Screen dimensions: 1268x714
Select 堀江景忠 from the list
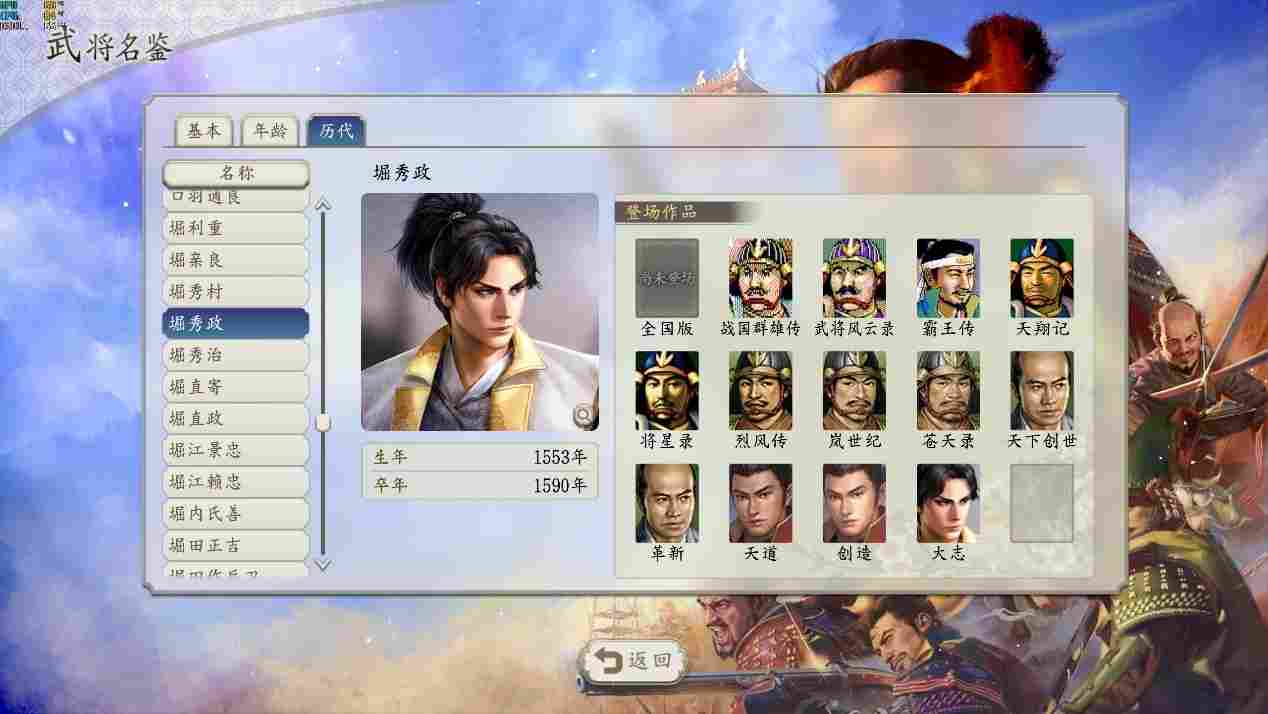236,450
